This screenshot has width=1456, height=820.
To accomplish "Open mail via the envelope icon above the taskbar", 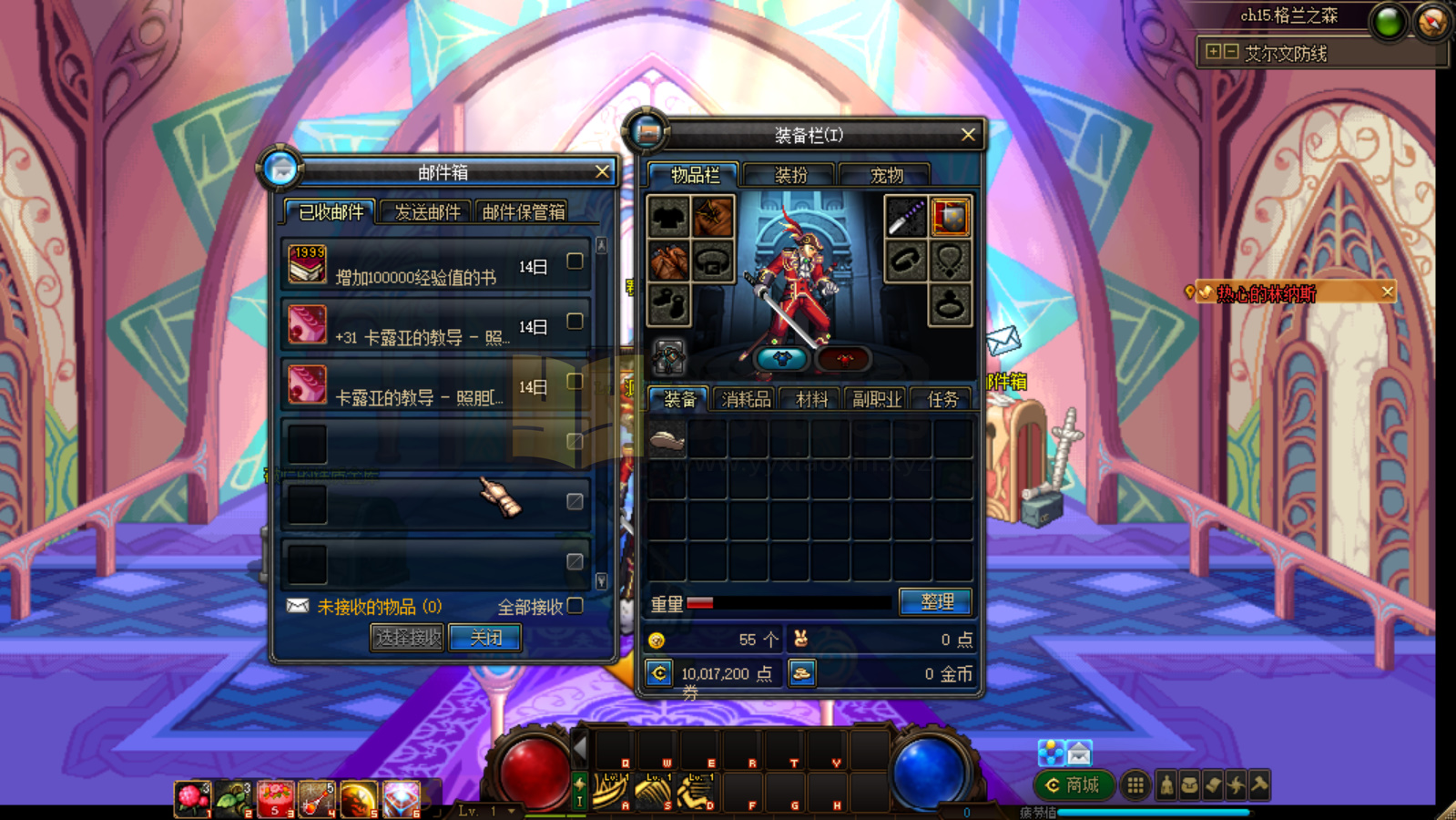I will point(1078,752).
